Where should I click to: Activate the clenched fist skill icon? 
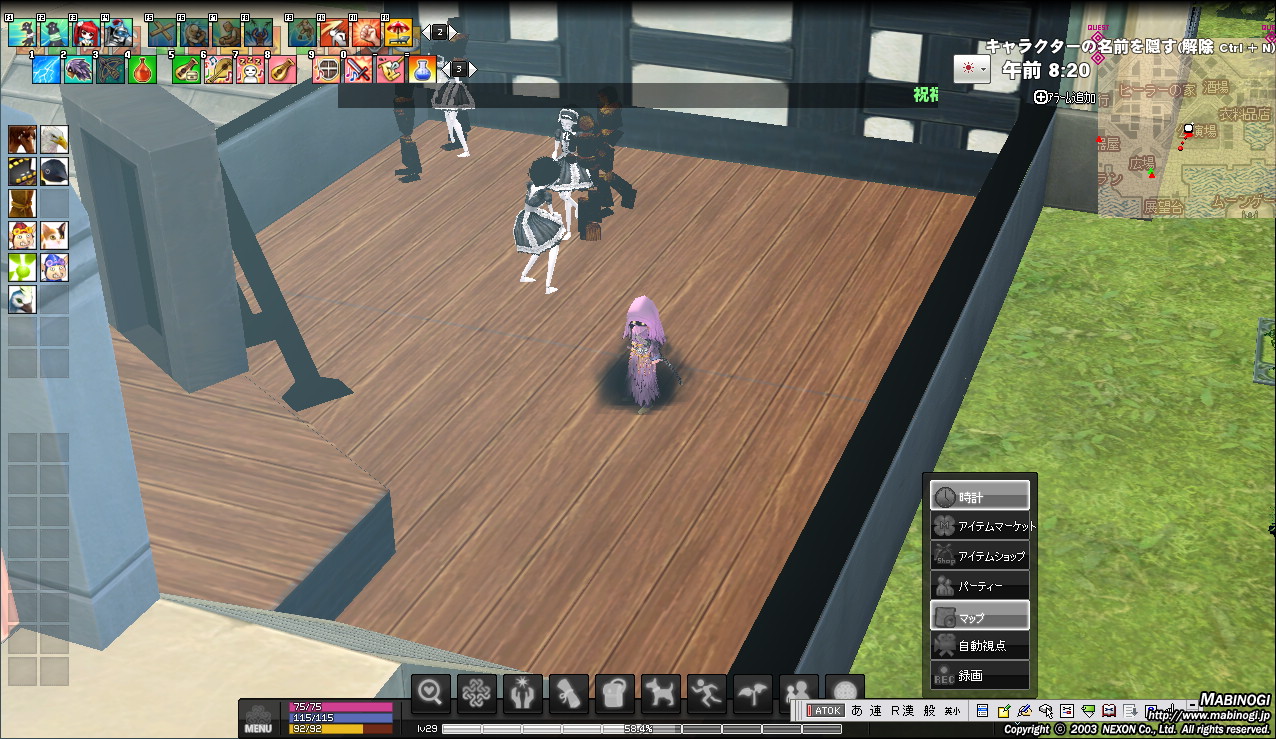point(366,33)
